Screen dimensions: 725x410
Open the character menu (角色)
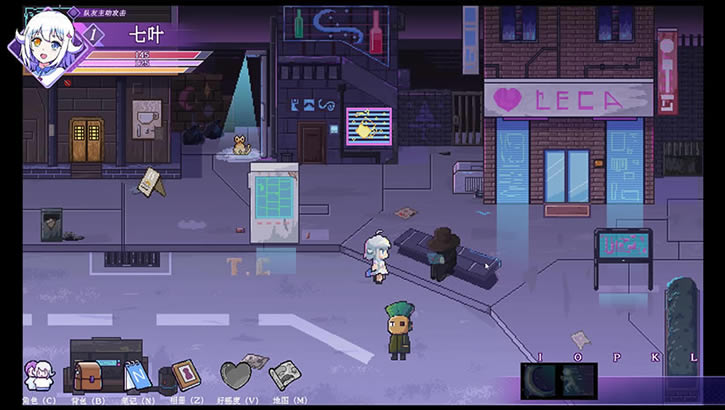[39, 375]
